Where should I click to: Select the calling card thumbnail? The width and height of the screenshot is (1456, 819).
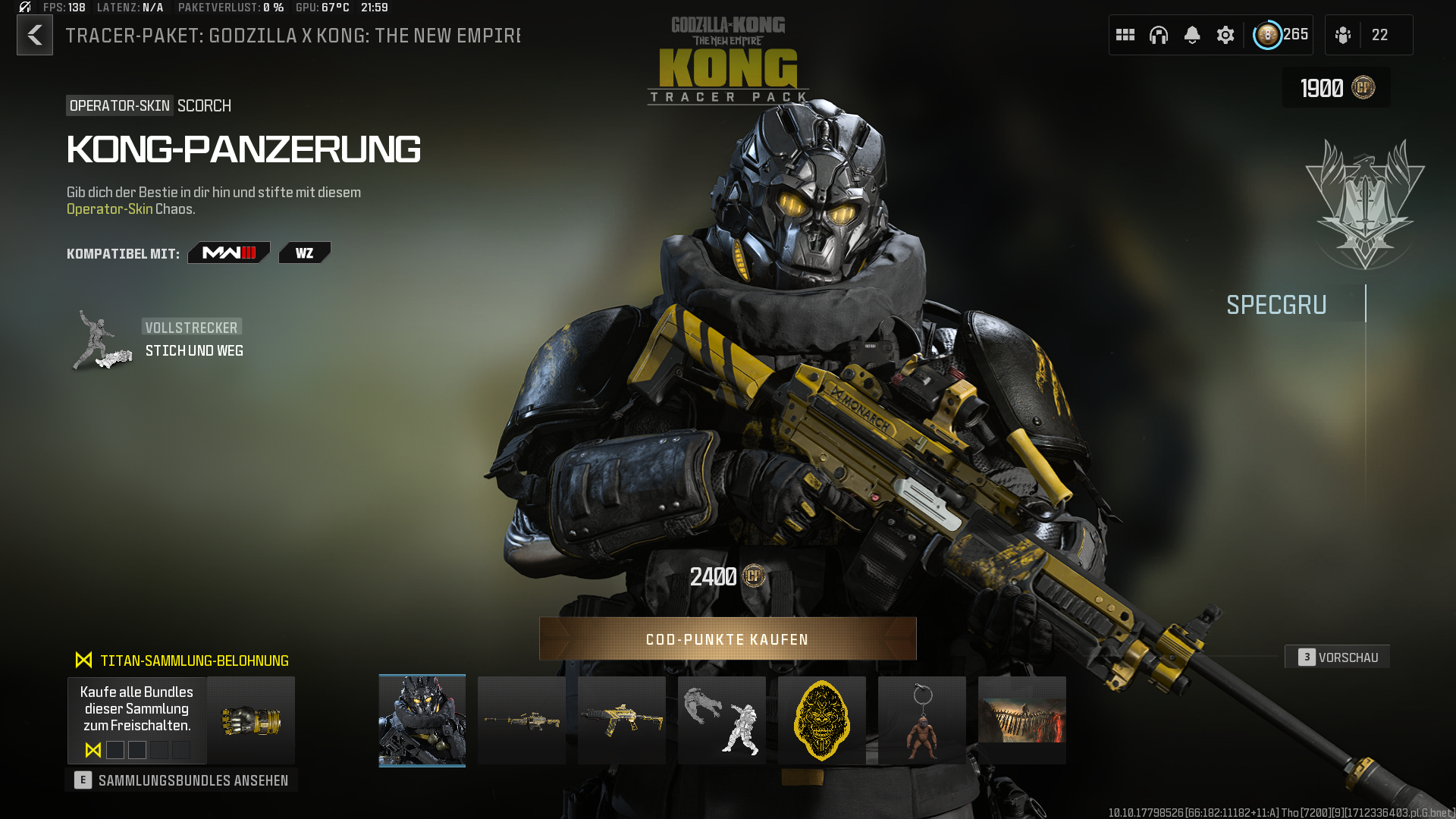pyautogui.click(x=1022, y=720)
